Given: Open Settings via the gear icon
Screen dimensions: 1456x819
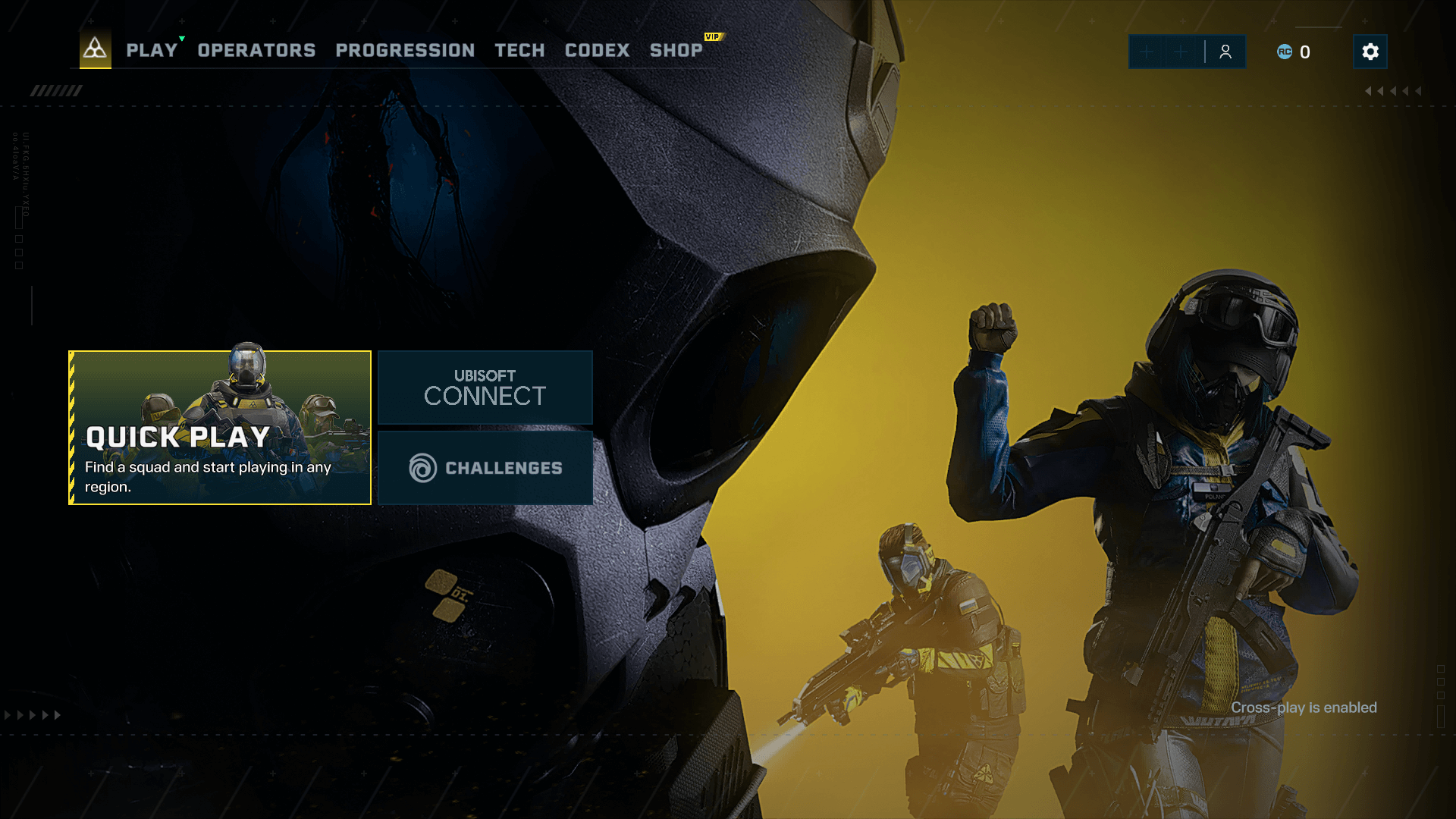Looking at the screenshot, I should click(x=1370, y=52).
